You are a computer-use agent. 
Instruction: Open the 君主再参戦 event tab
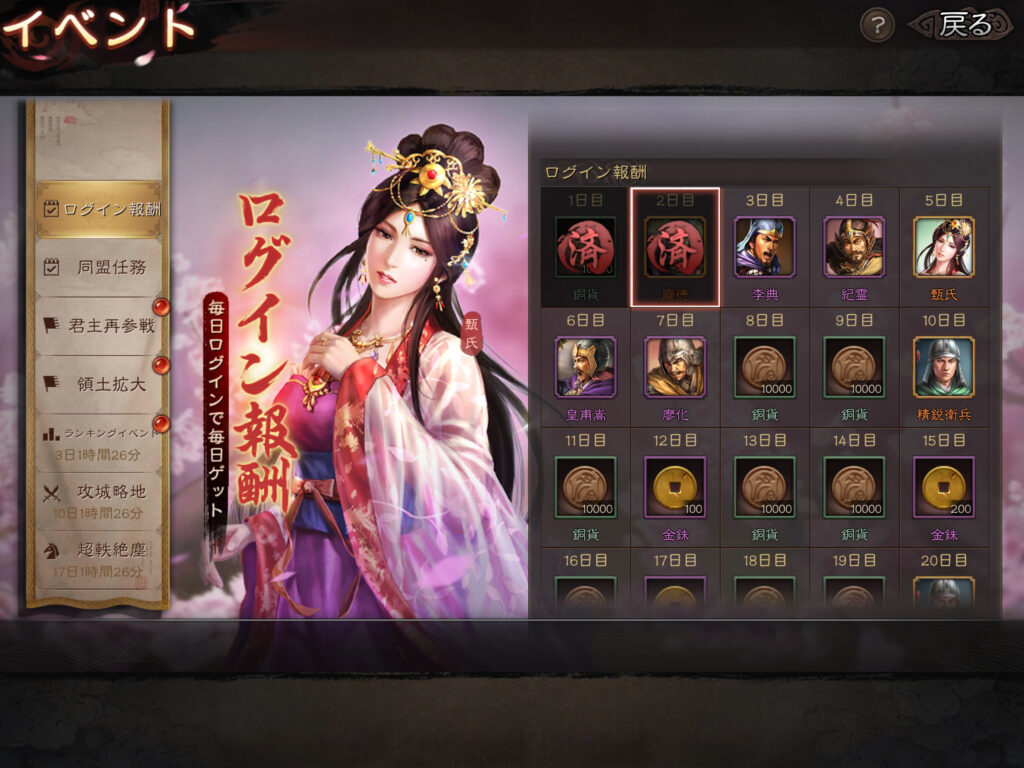coord(99,325)
